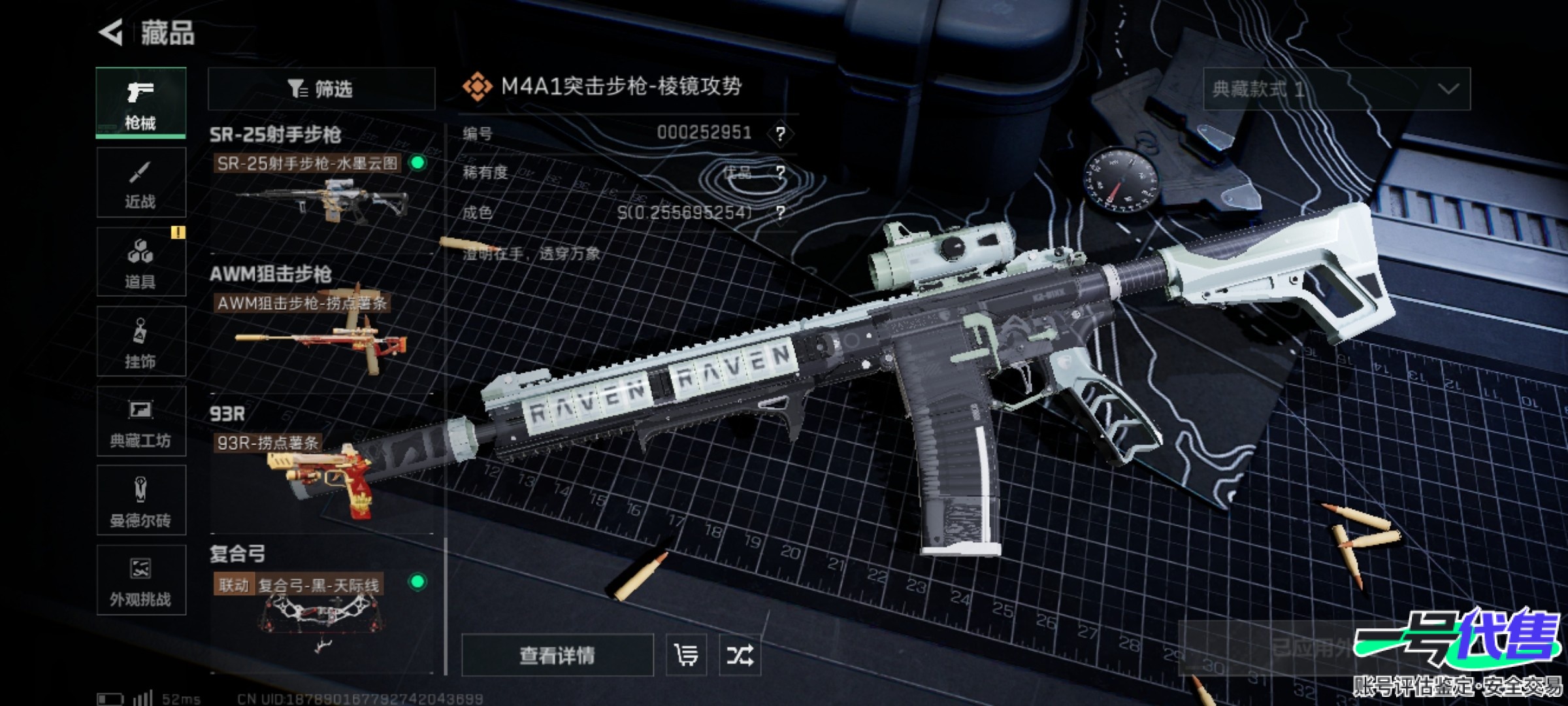Open the 典藏工坊 workshop tab
This screenshot has width=1568, height=706.
(x=140, y=422)
